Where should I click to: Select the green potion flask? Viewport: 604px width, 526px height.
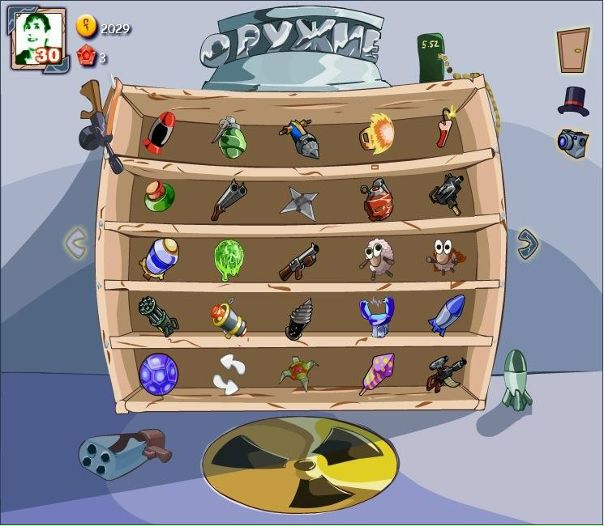[x=158, y=195]
